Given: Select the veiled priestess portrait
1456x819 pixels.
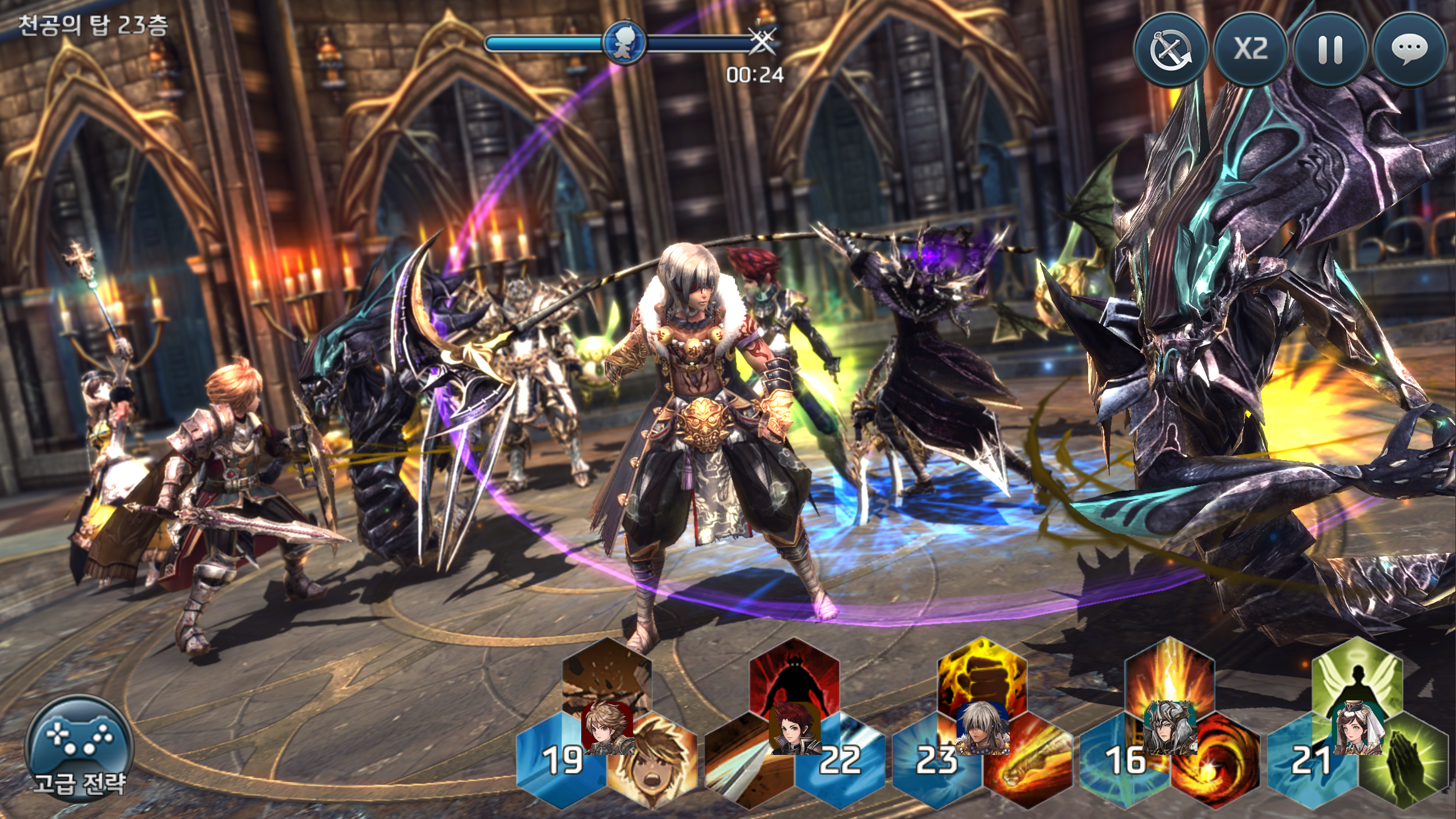Looking at the screenshot, I should pyautogui.click(x=1357, y=728).
